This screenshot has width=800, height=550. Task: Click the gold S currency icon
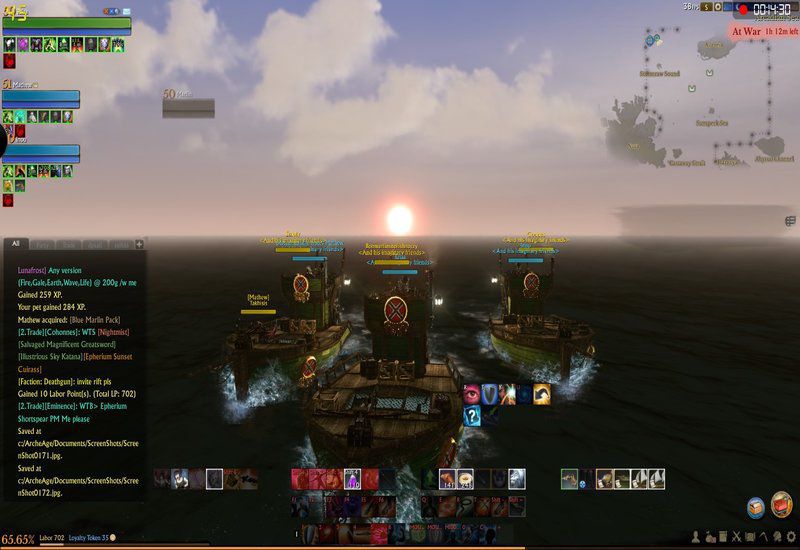(706, 7)
